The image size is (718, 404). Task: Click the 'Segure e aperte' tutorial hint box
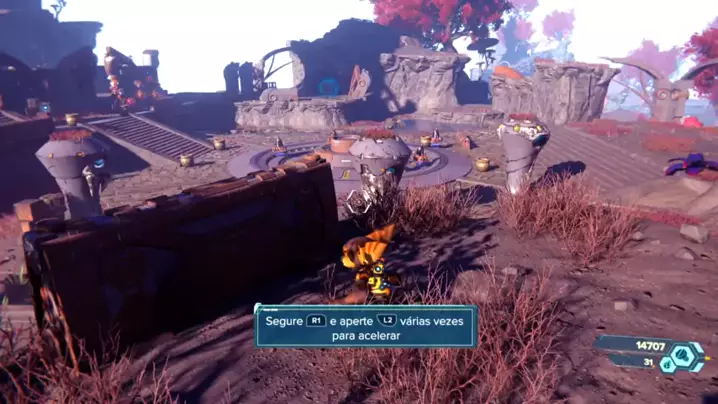365,327
